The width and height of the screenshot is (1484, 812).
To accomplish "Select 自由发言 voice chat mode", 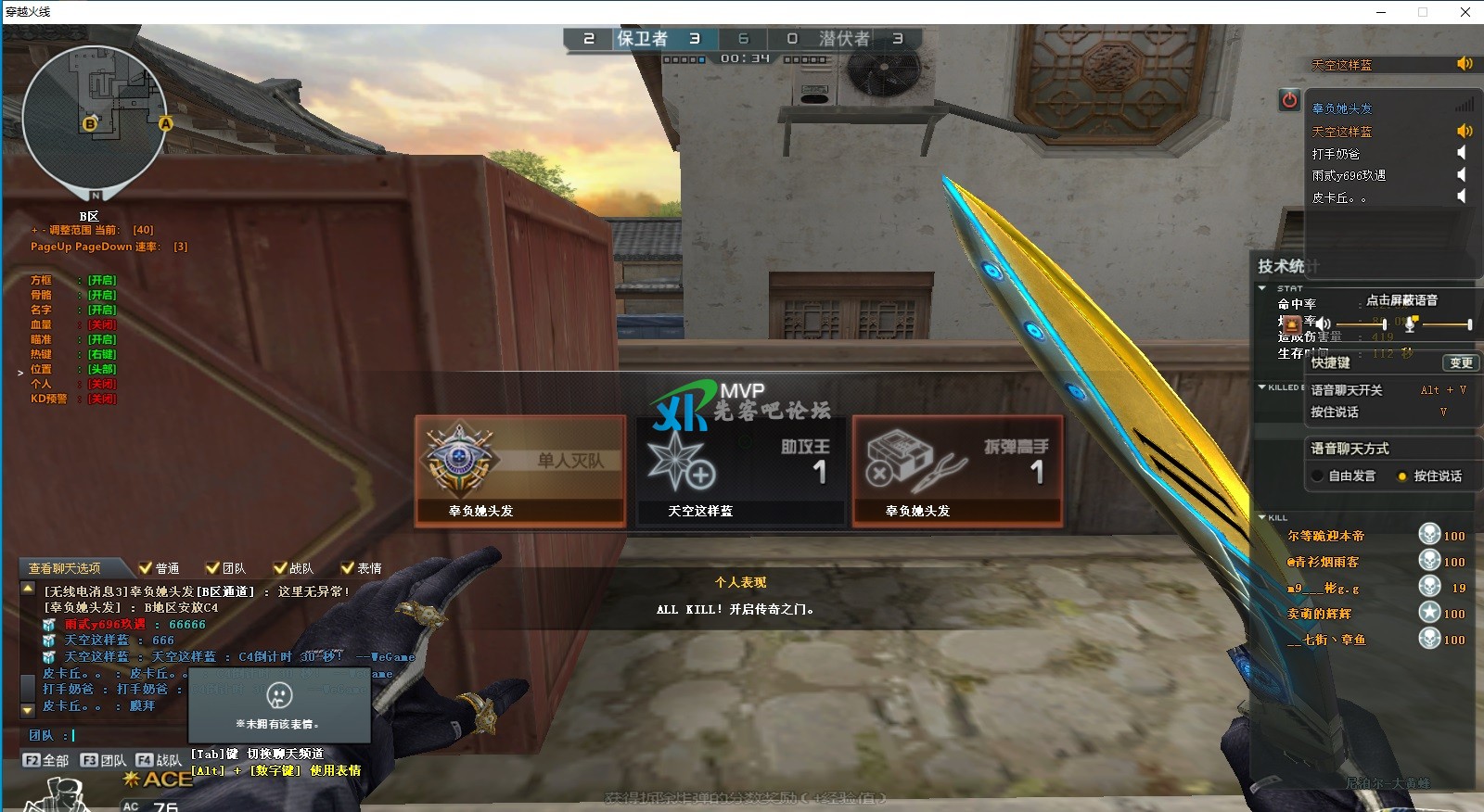I will (1317, 476).
